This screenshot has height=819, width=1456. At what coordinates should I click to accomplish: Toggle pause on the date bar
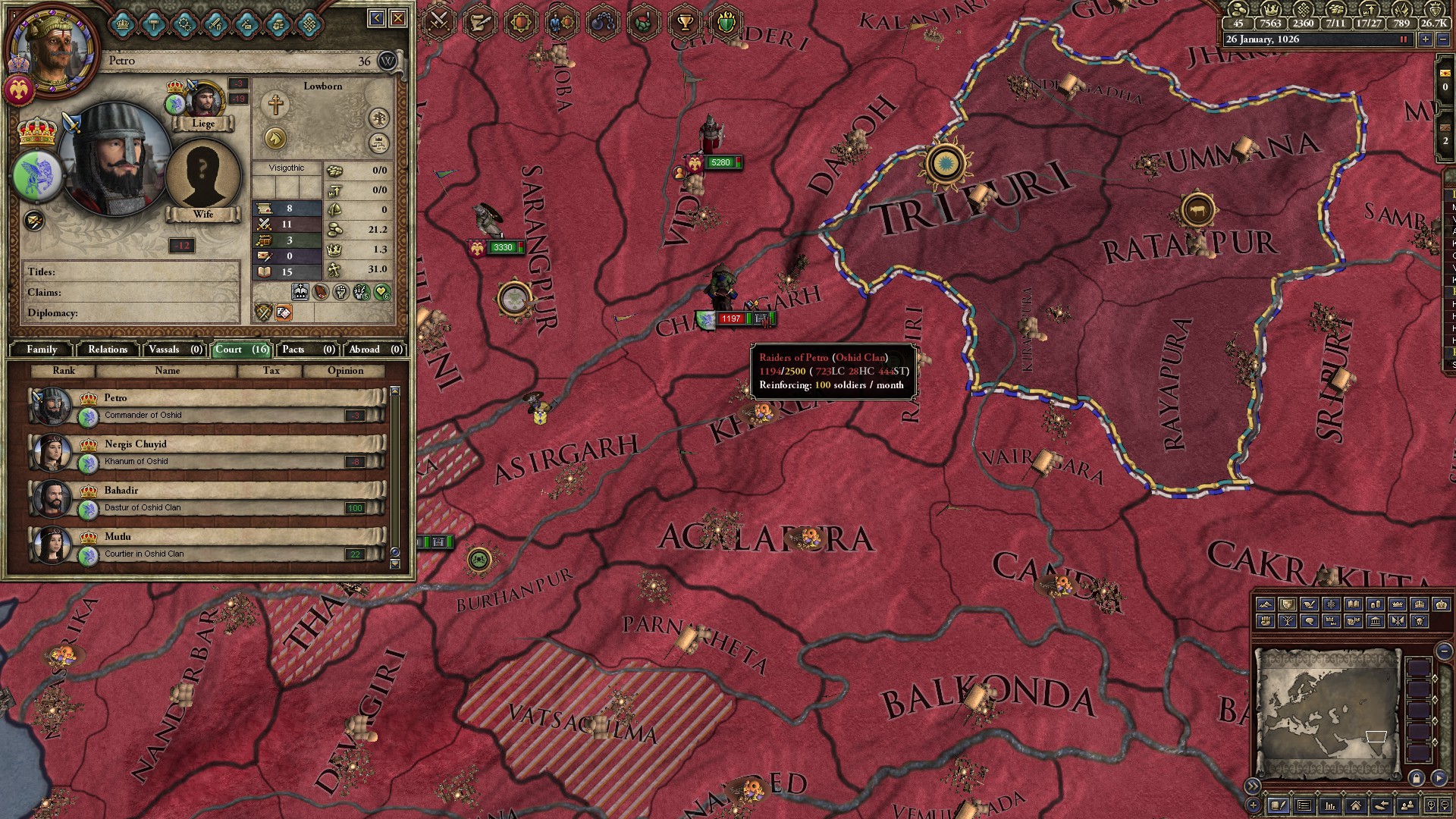click(x=1403, y=39)
